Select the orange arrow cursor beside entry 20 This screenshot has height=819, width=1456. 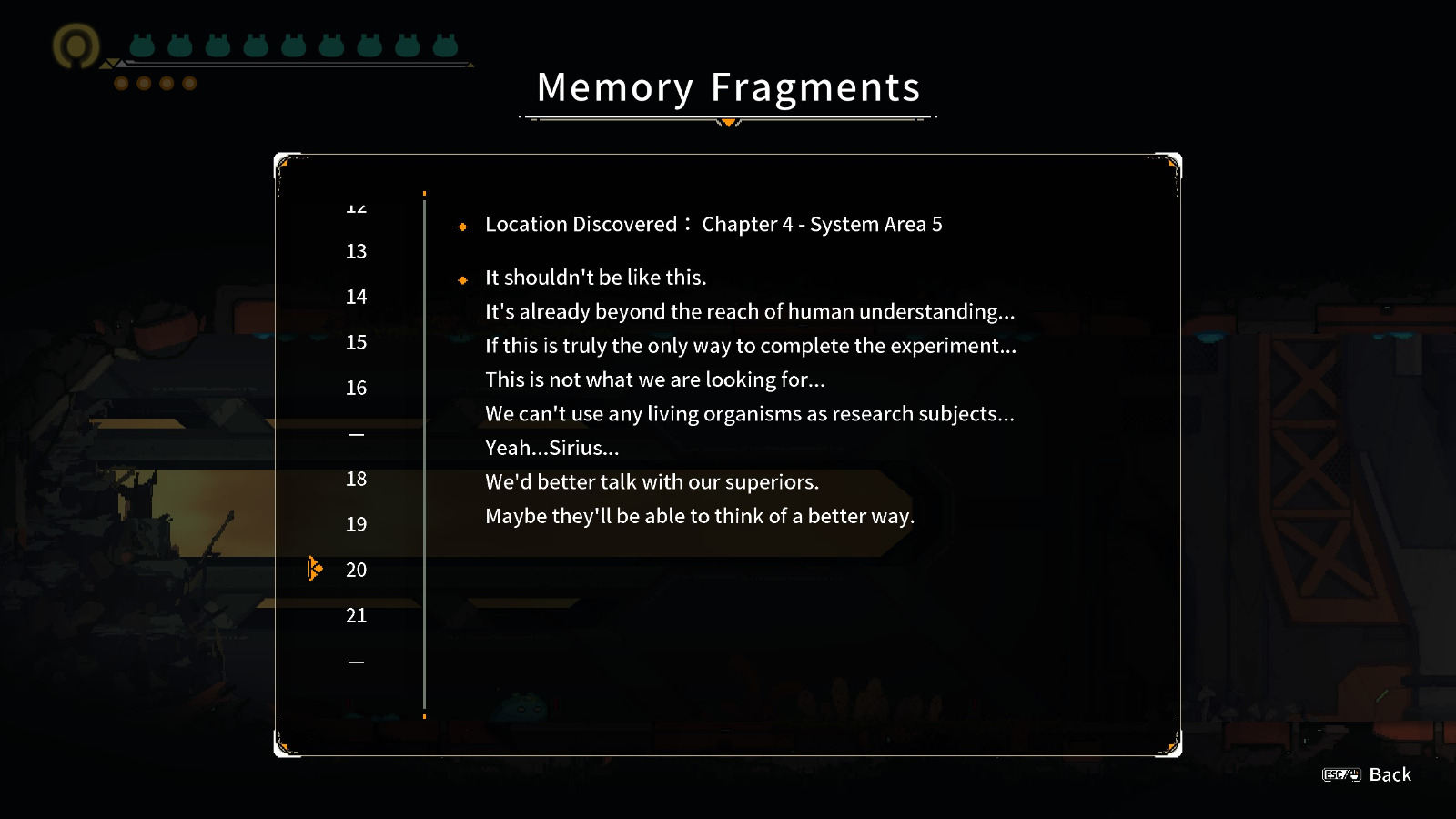315,568
